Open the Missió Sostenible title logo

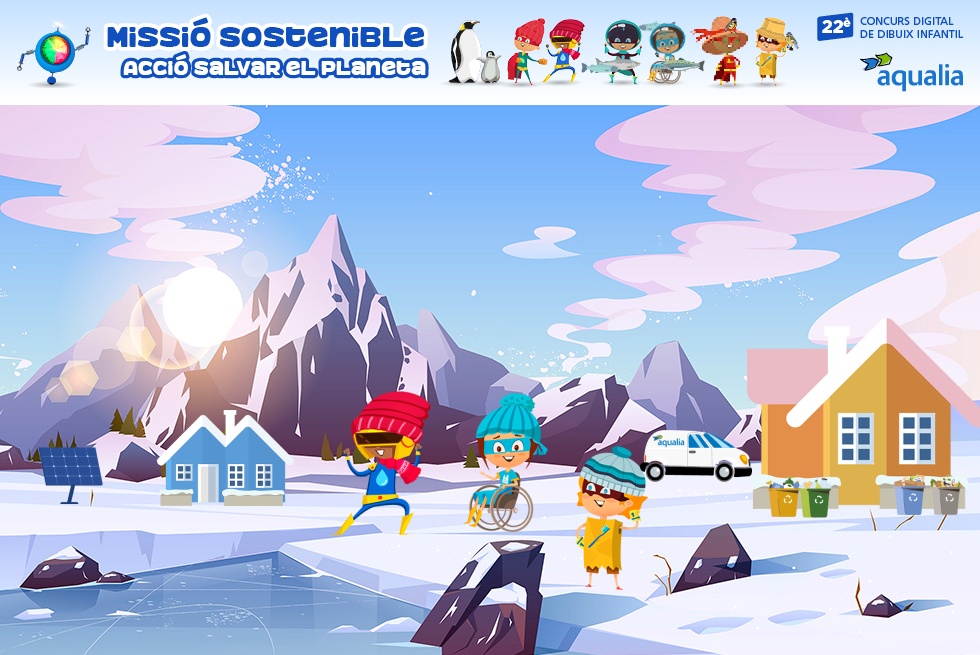coord(267,51)
